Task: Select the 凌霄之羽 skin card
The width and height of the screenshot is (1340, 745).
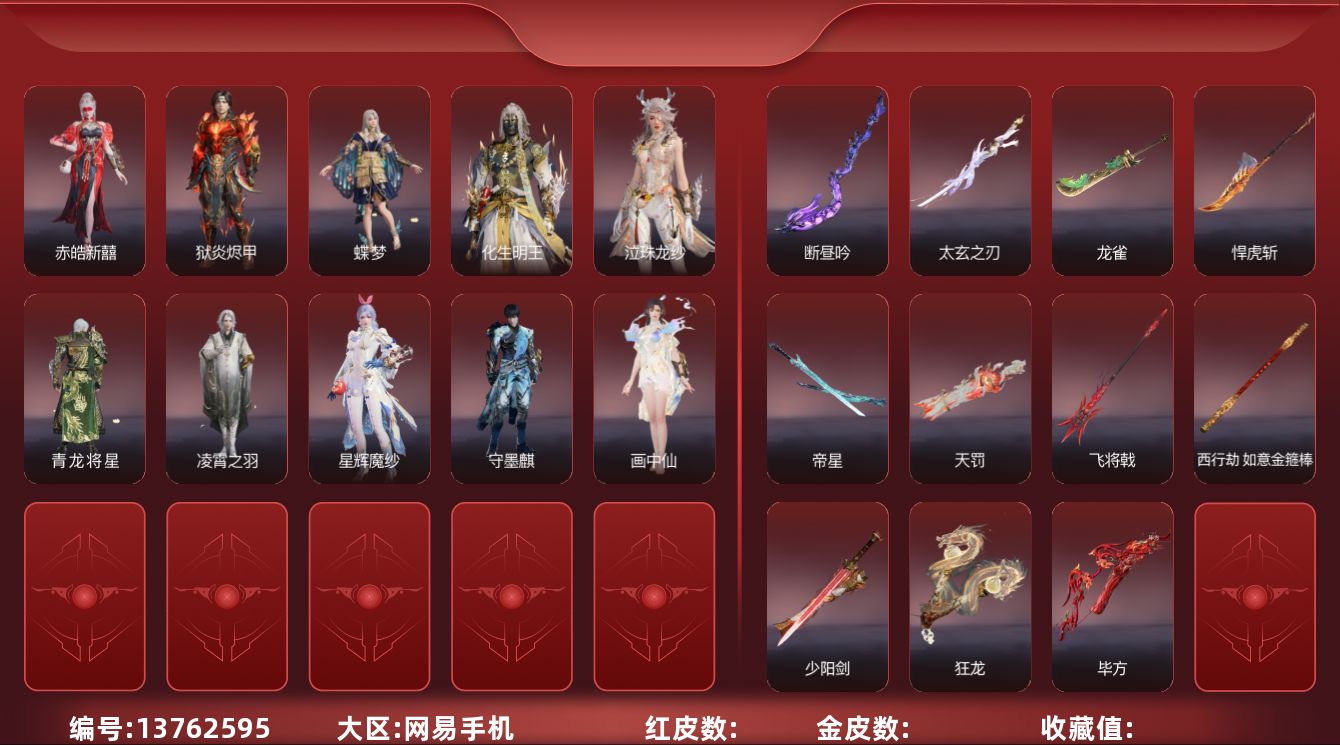Action: (226, 388)
